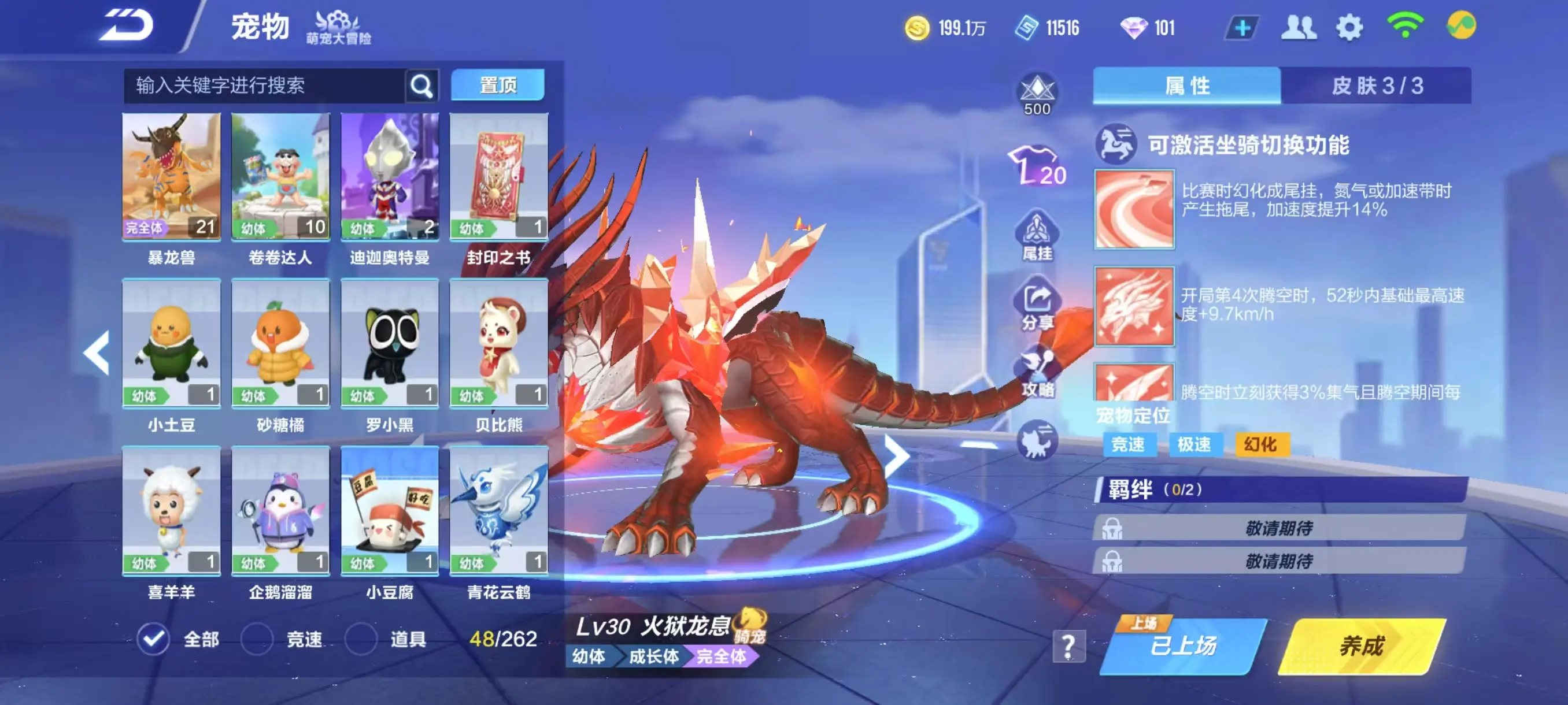Image resolution: width=1568 pixels, height=705 pixels.
Task: Click the crown icon showing 500
Action: click(x=1037, y=91)
